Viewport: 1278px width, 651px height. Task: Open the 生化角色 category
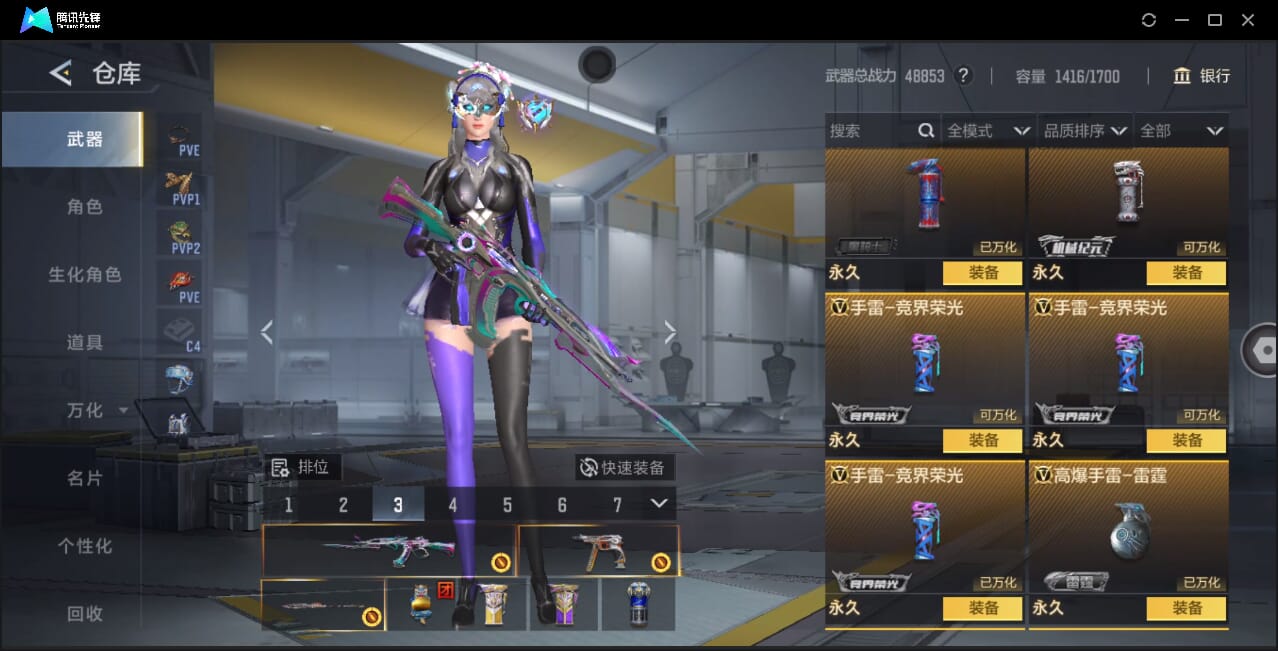(x=85, y=275)
